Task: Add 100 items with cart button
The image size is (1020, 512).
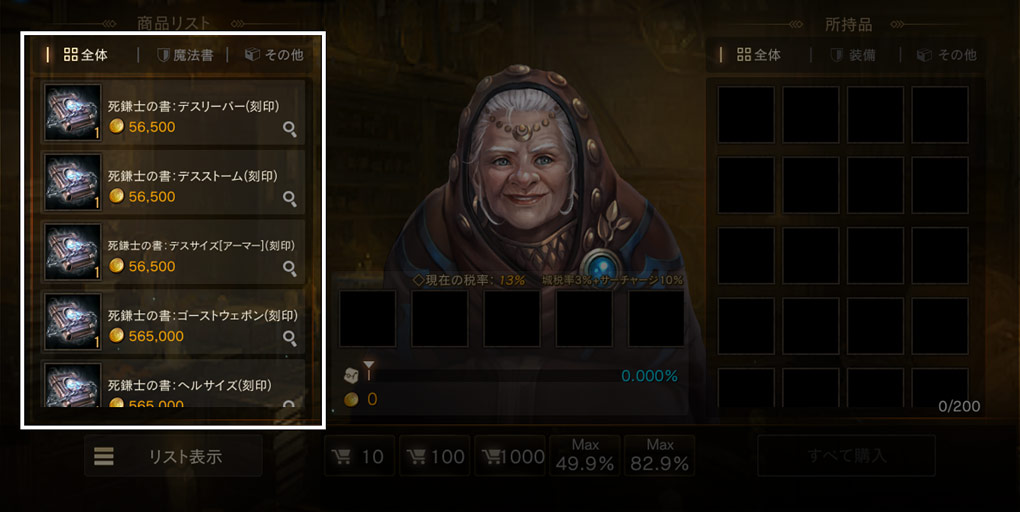Action: 435,457
